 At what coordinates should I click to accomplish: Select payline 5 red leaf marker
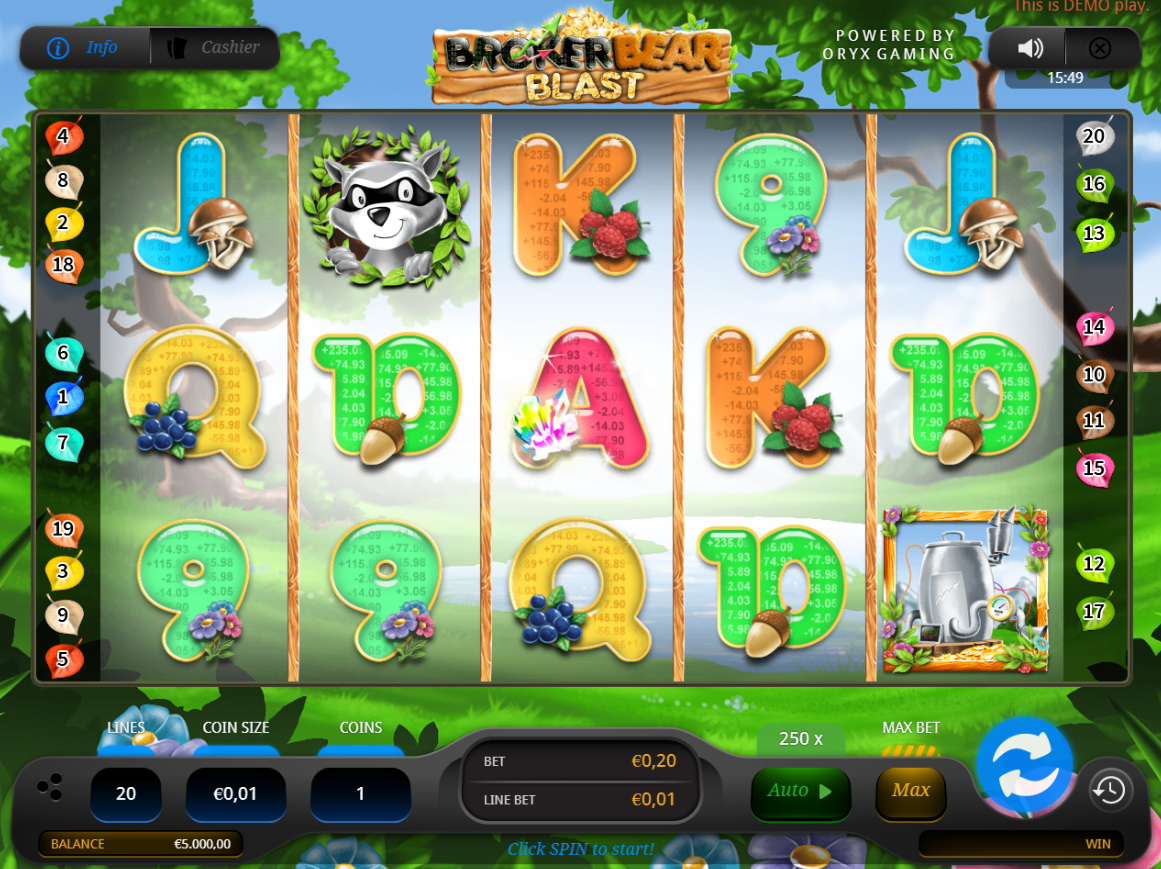(63, 659)
